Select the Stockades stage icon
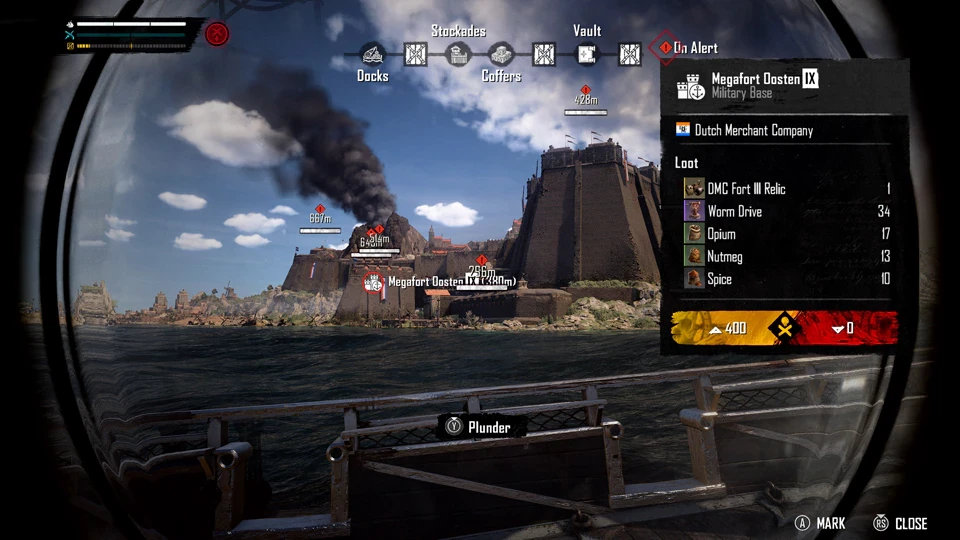The image size is (960, 540). (x=458, y=54)
